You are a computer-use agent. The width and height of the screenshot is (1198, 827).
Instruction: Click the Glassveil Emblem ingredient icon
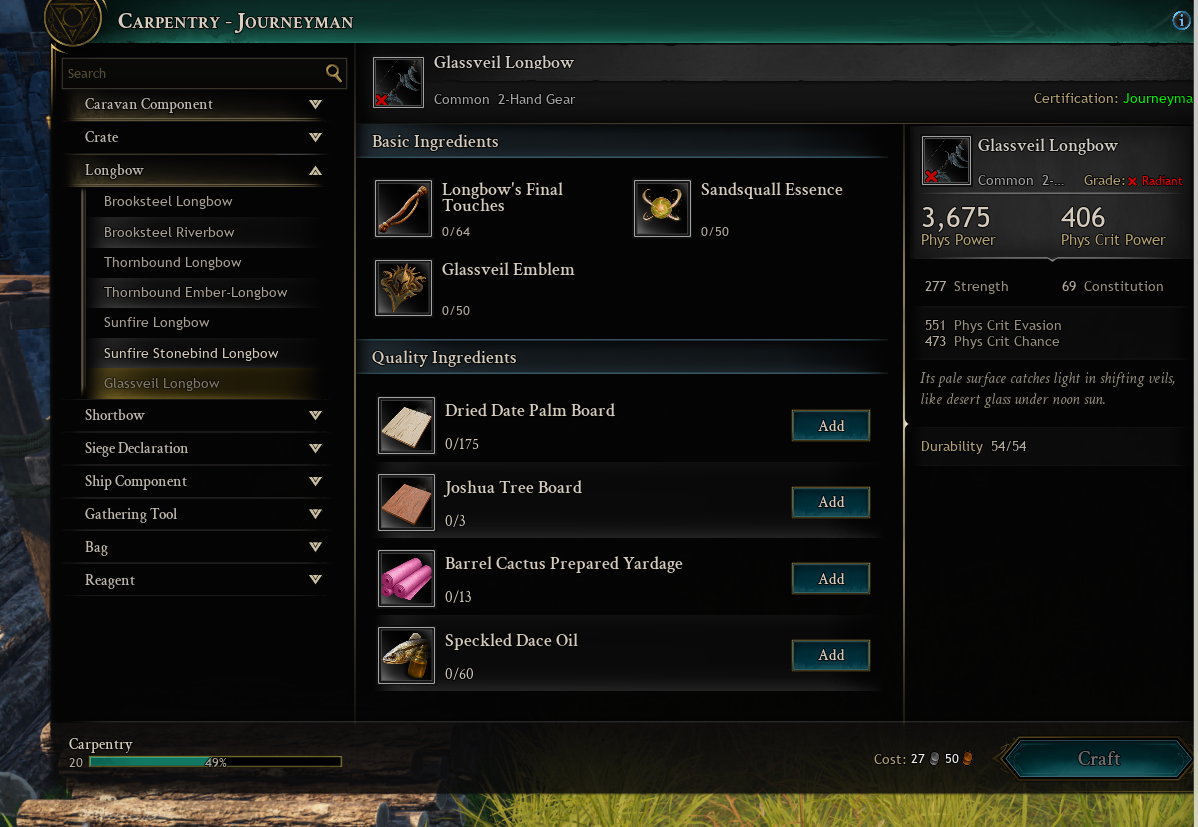point(403,288)
